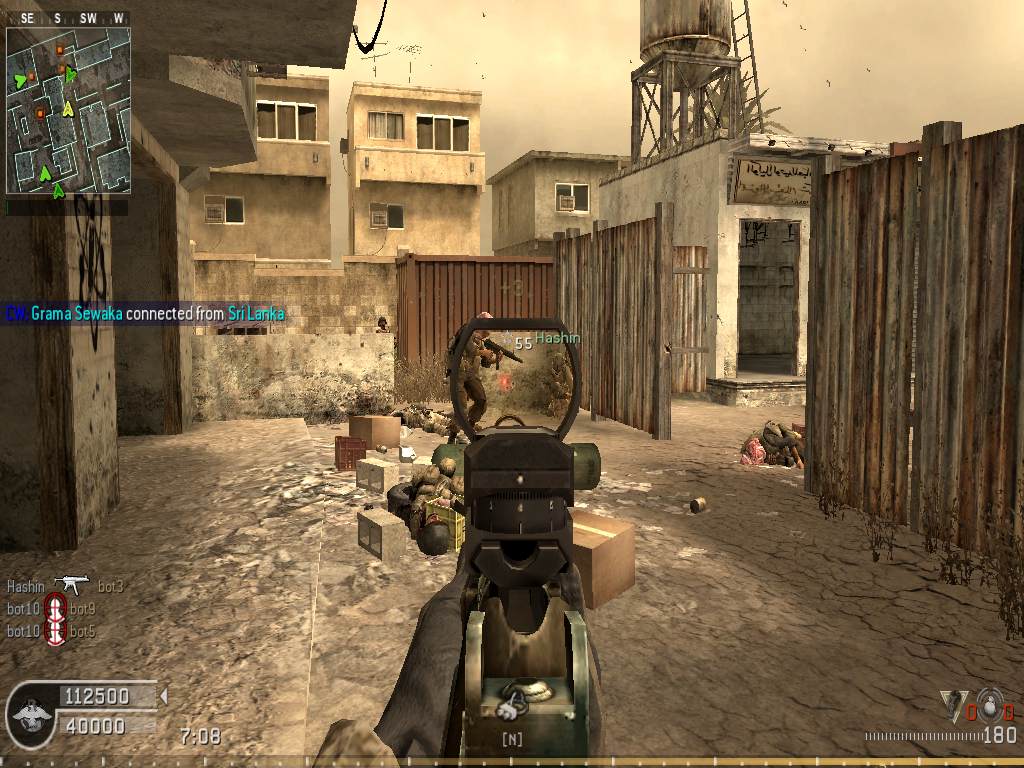Select the compass heading strip above the minimap
The image size is (1024, 768).
[68, 18]
